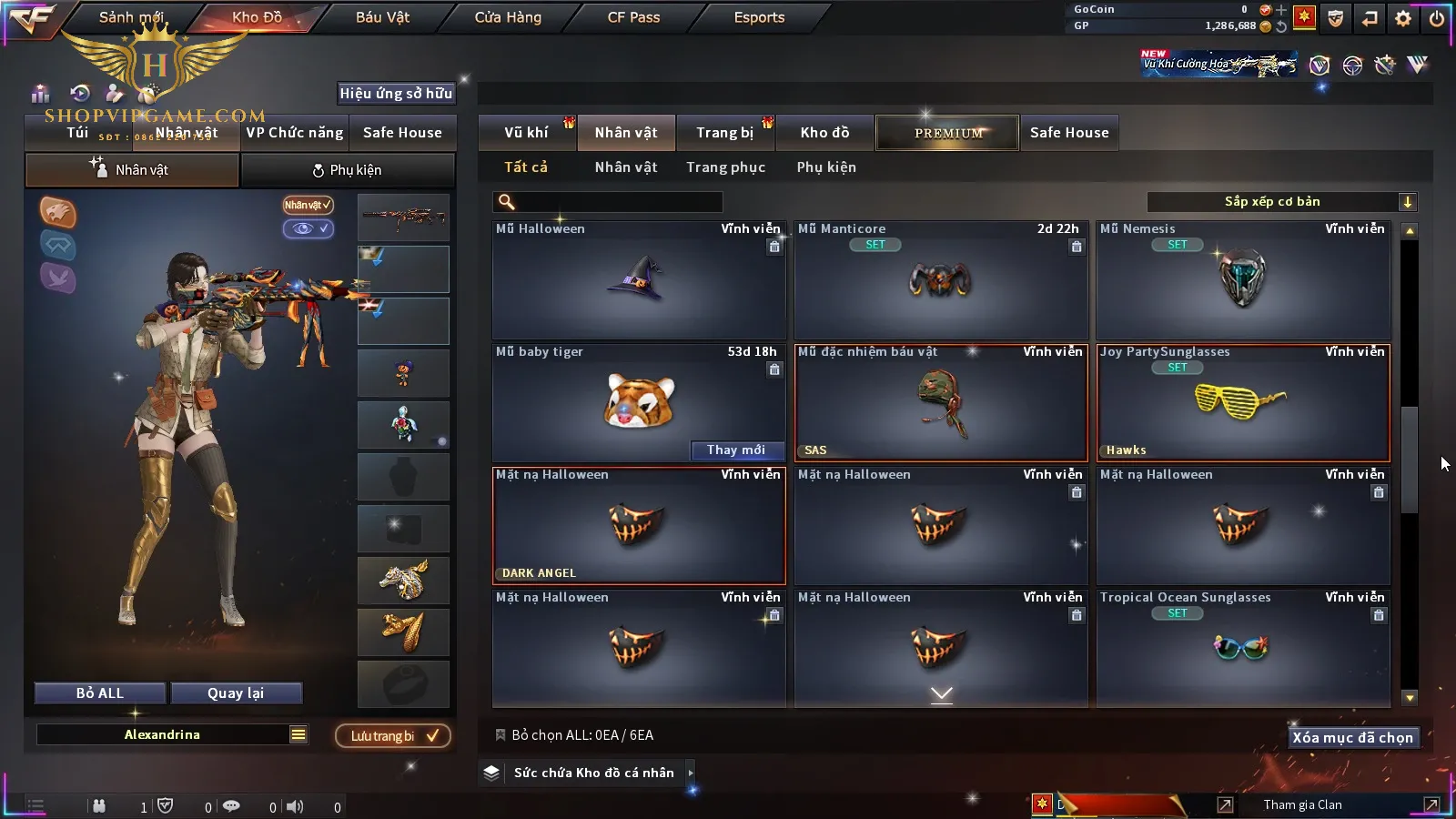Switch to the Vũ khí inventory tab
The height and width of the screenshot is (819, 1456).
[527, 133]
